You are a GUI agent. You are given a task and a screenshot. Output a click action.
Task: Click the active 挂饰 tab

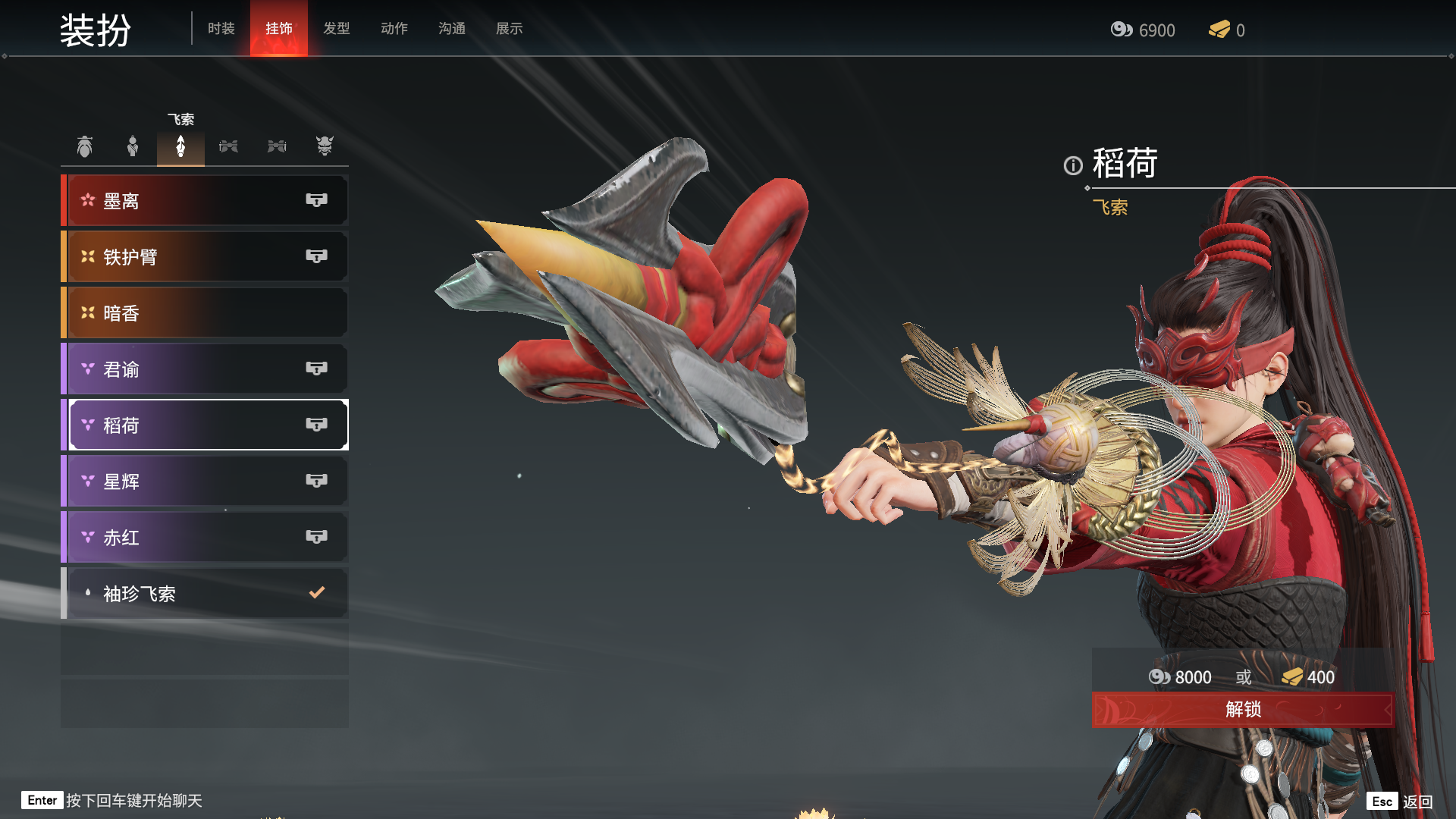click(278, 29)
